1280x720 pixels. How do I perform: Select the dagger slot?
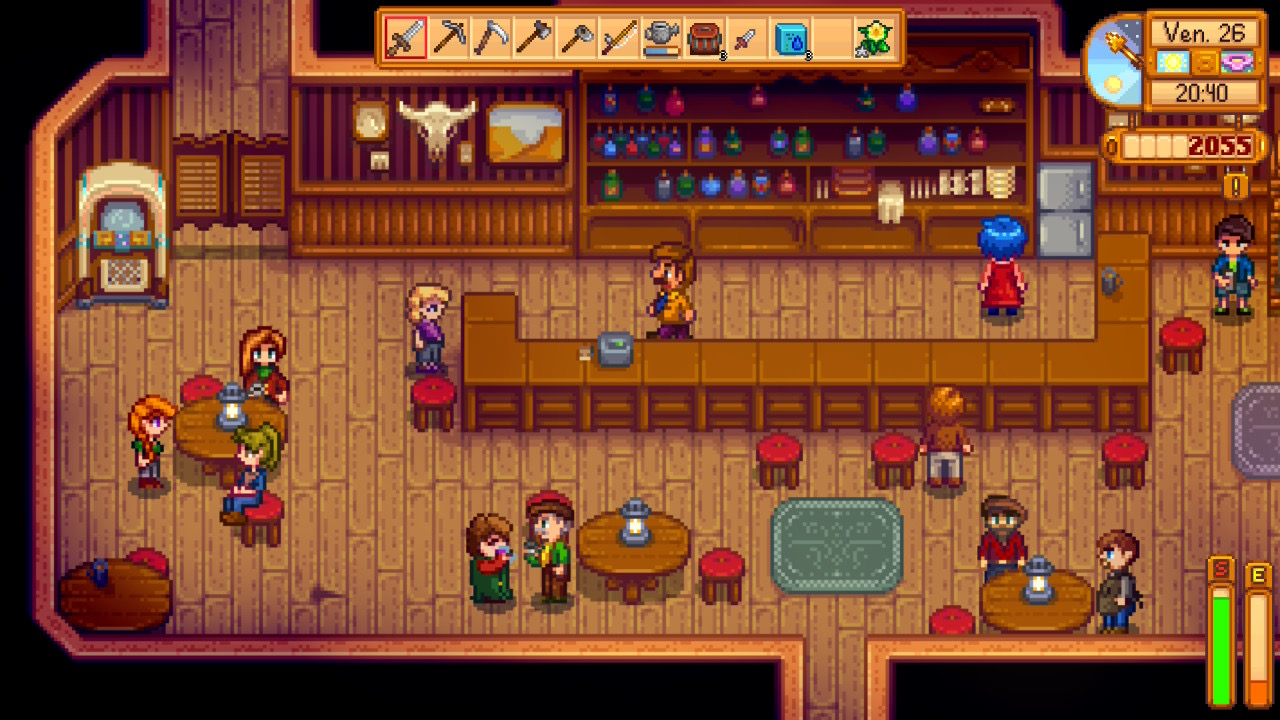point(747,37)
